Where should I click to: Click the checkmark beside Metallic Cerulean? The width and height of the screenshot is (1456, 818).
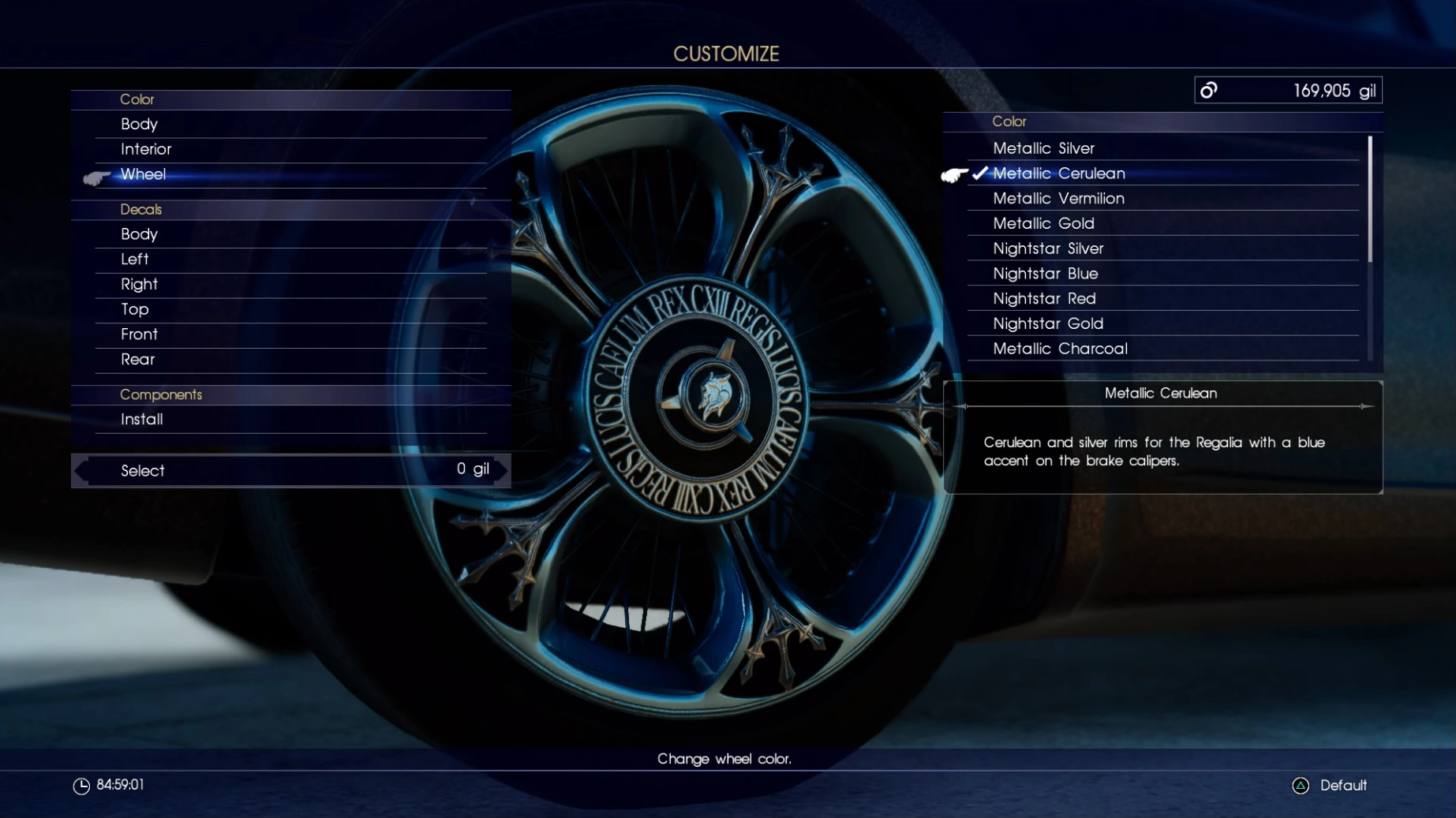(979, 173)
